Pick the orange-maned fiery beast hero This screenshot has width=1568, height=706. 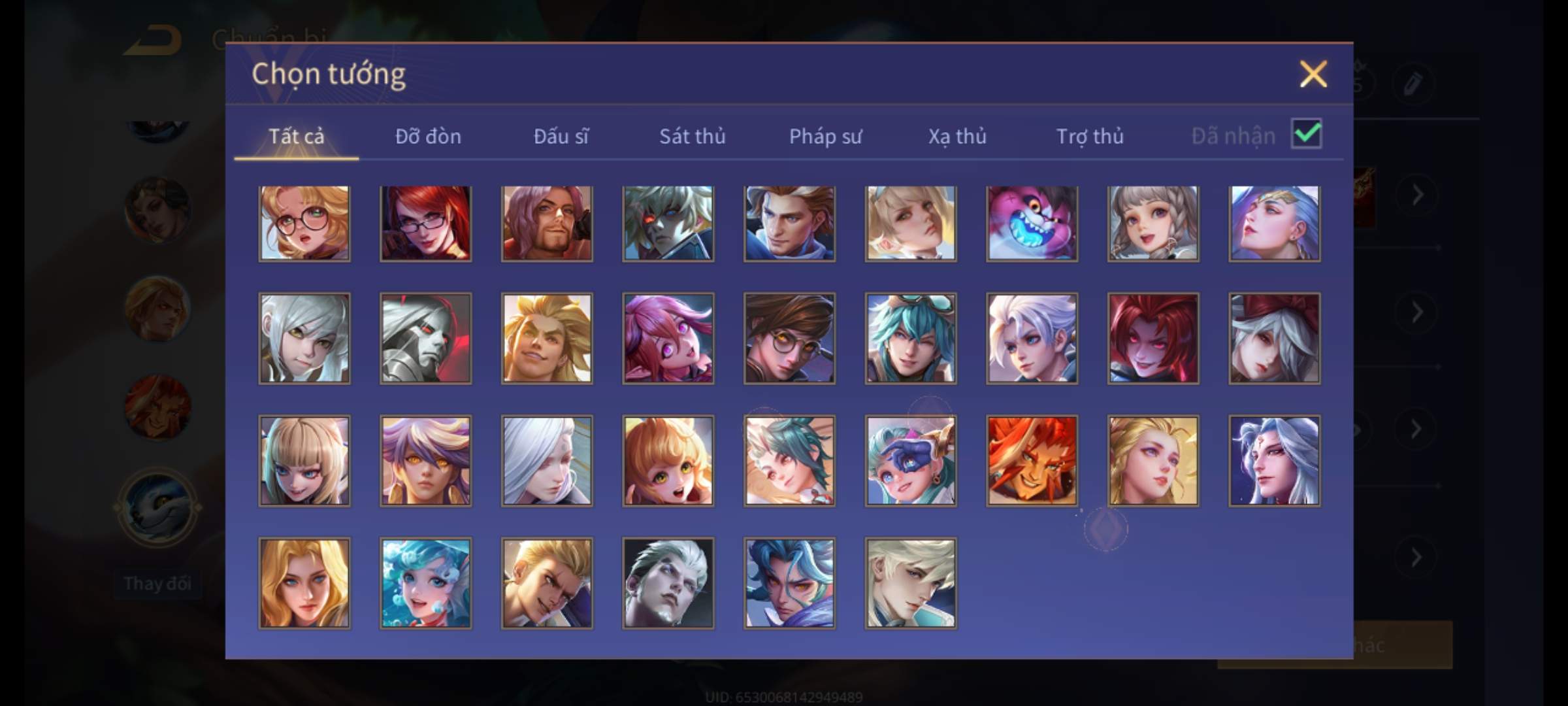coord(1032,461)
